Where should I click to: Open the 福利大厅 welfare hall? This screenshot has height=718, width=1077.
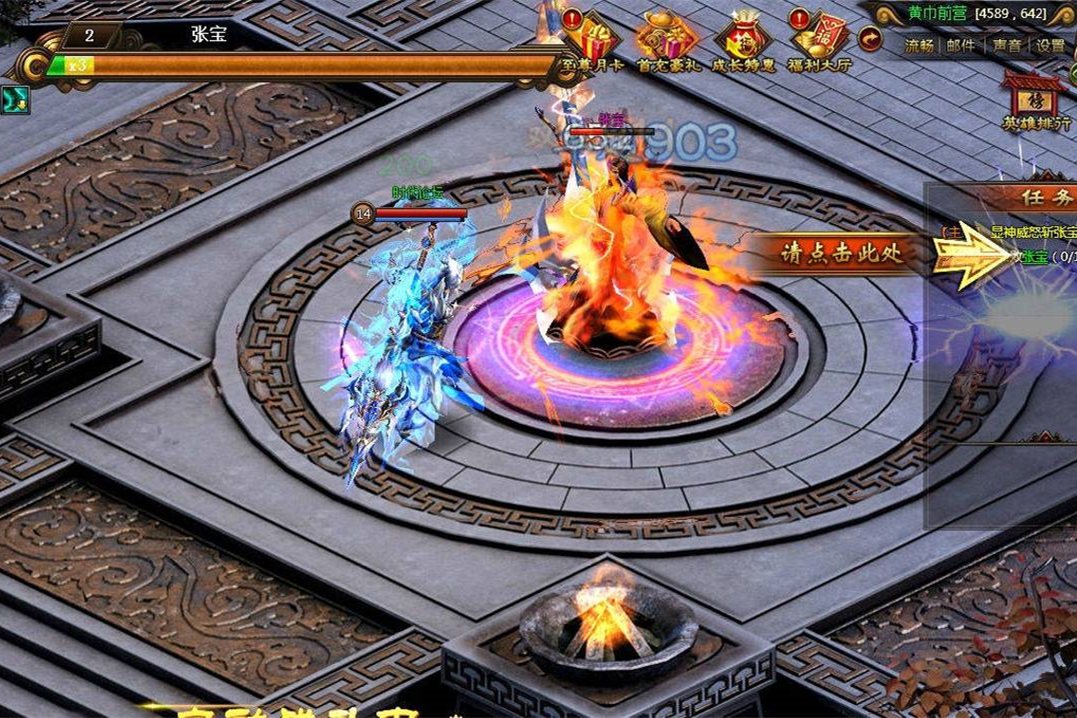tap(818, 40)
